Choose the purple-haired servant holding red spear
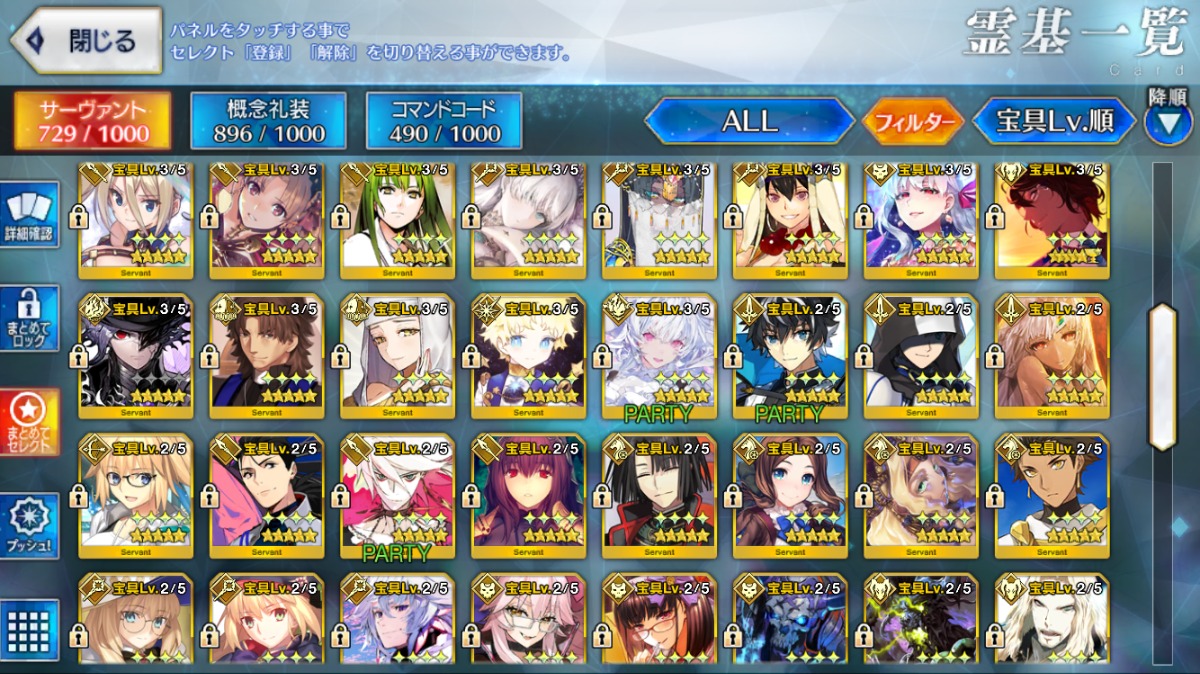This screenshot has height=674, width=1200. (529, 497)
